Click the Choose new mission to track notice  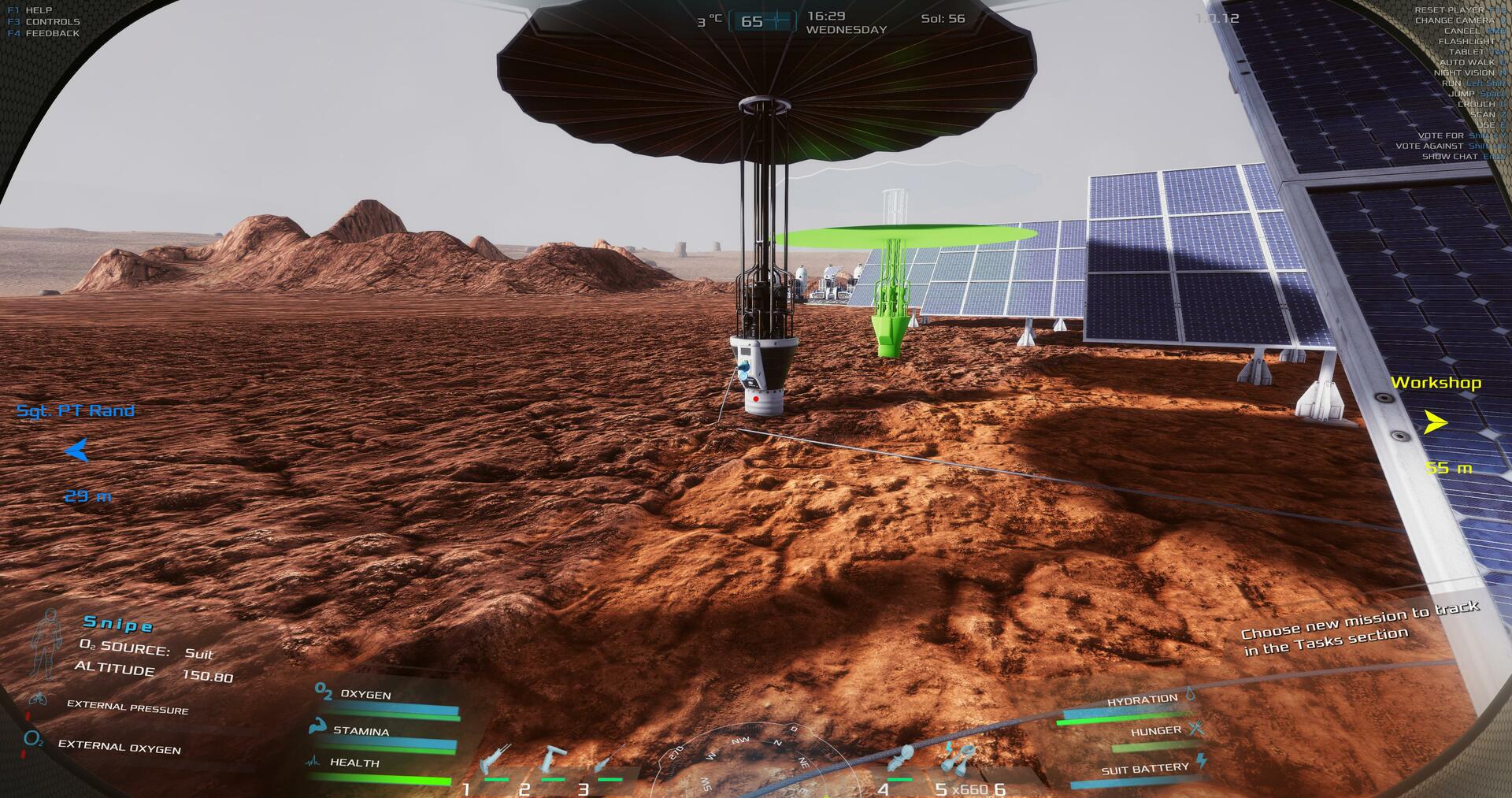[1361, 629]
